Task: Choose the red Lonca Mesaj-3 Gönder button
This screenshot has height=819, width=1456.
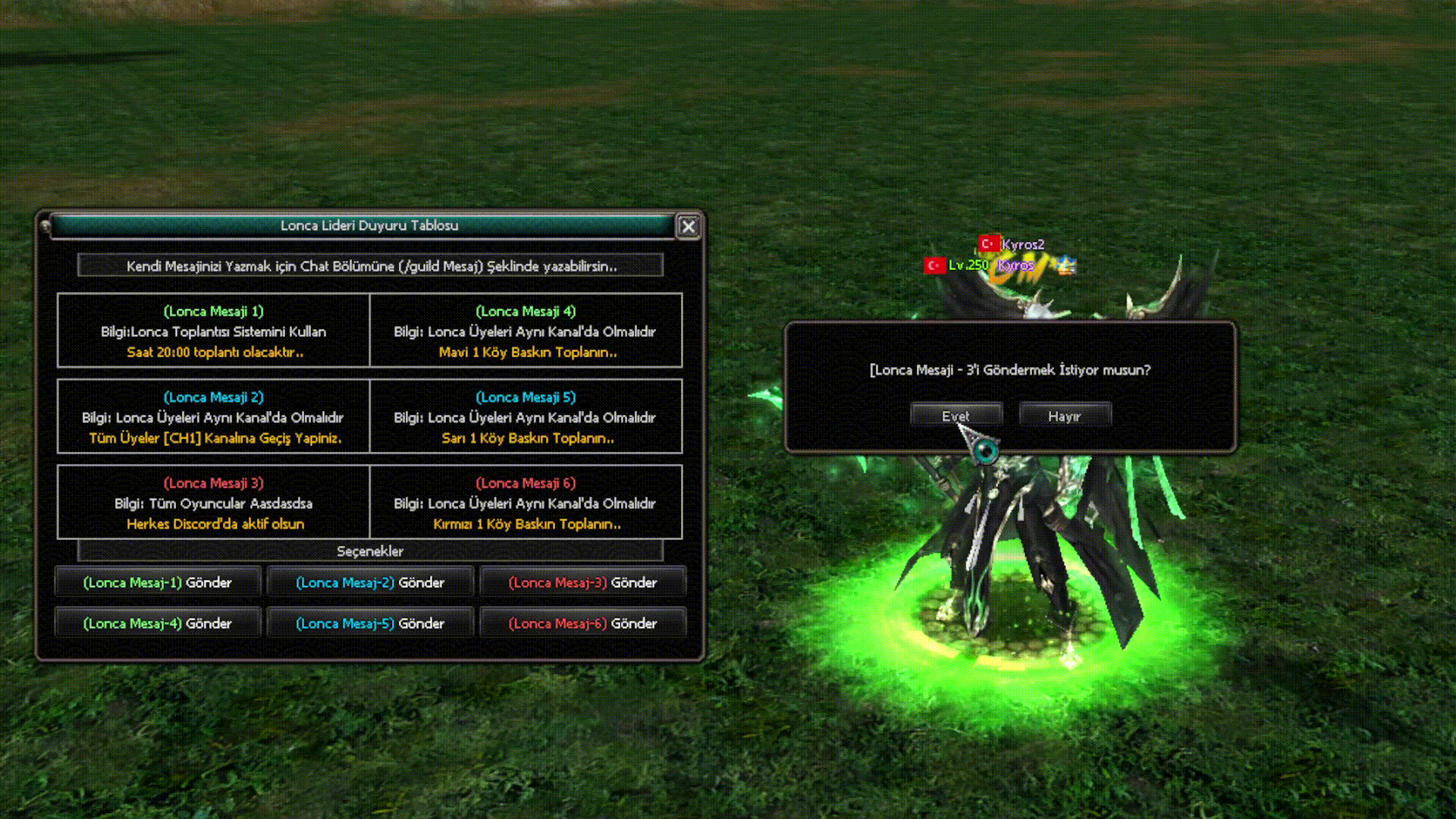Action: click(582, 582)
